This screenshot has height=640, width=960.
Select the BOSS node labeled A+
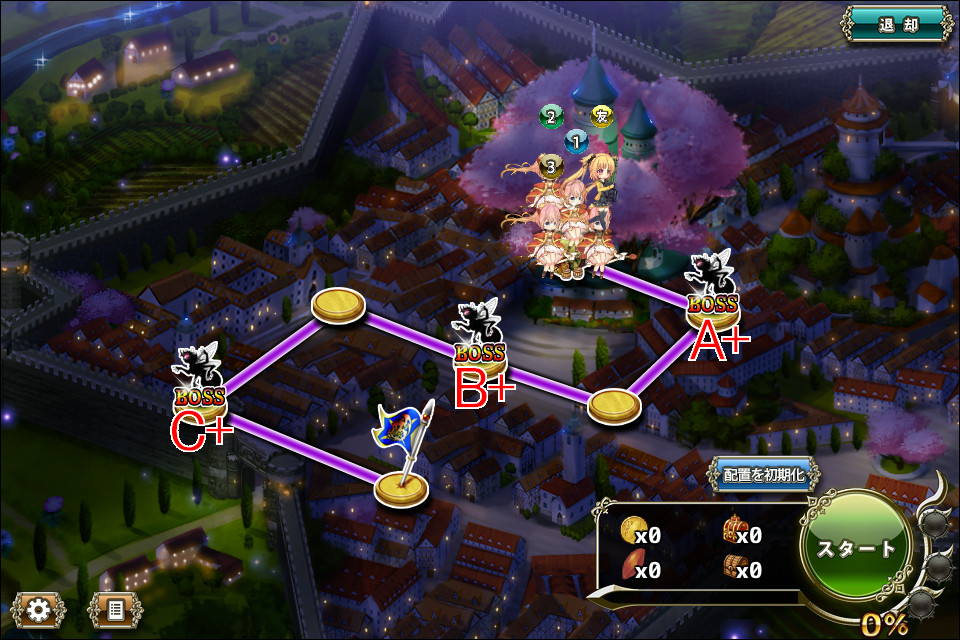pyautogui.click(x=713, y=301)
